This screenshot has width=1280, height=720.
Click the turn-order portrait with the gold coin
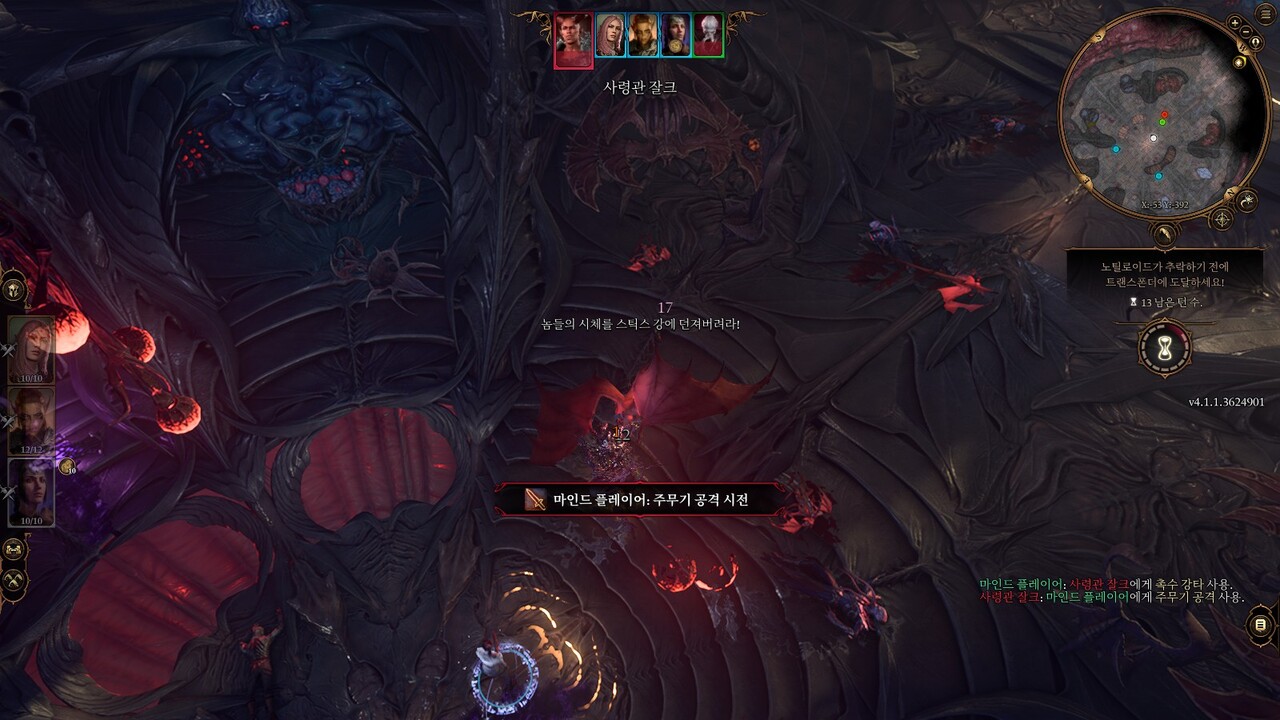tap(676, 35)
